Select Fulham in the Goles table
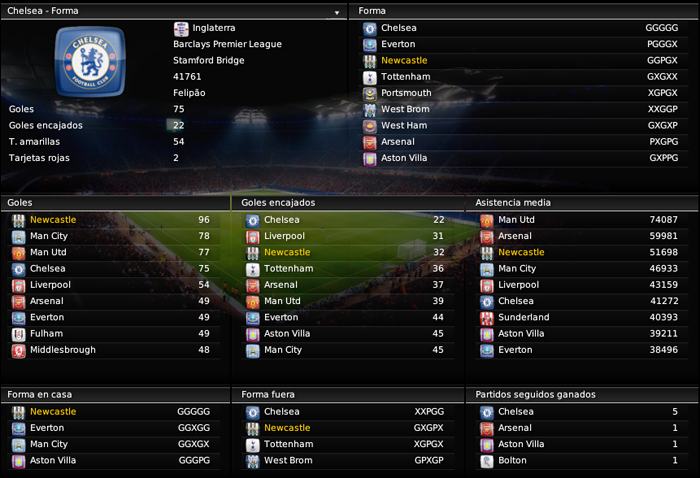This screenshot has height=478, width=700. pyautogui.click(x=46, y=334)
